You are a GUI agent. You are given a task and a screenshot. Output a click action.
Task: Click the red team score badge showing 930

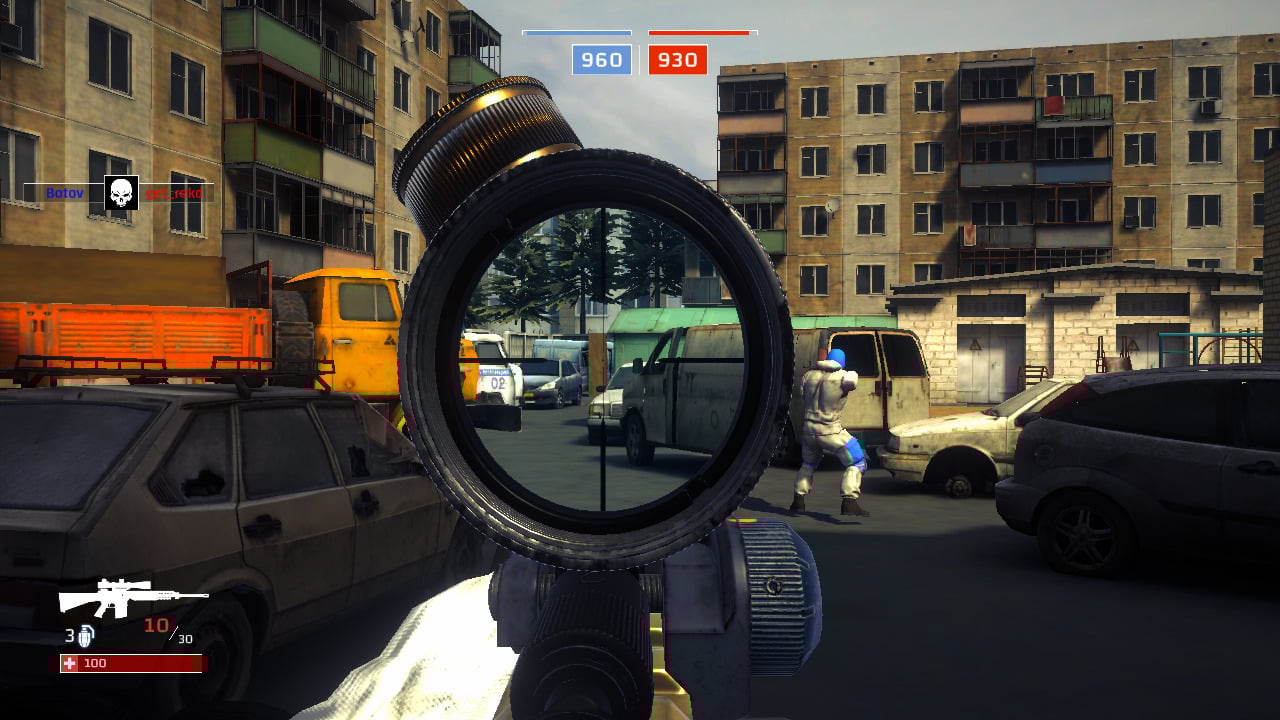pos(678,59)
